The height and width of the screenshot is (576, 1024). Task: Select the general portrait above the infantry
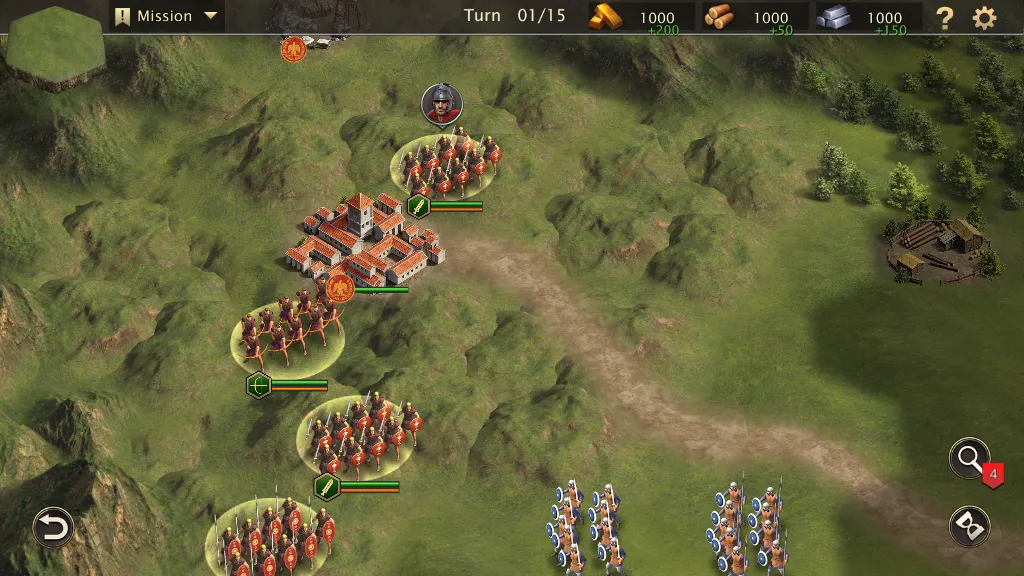click(x=442, y=104)
